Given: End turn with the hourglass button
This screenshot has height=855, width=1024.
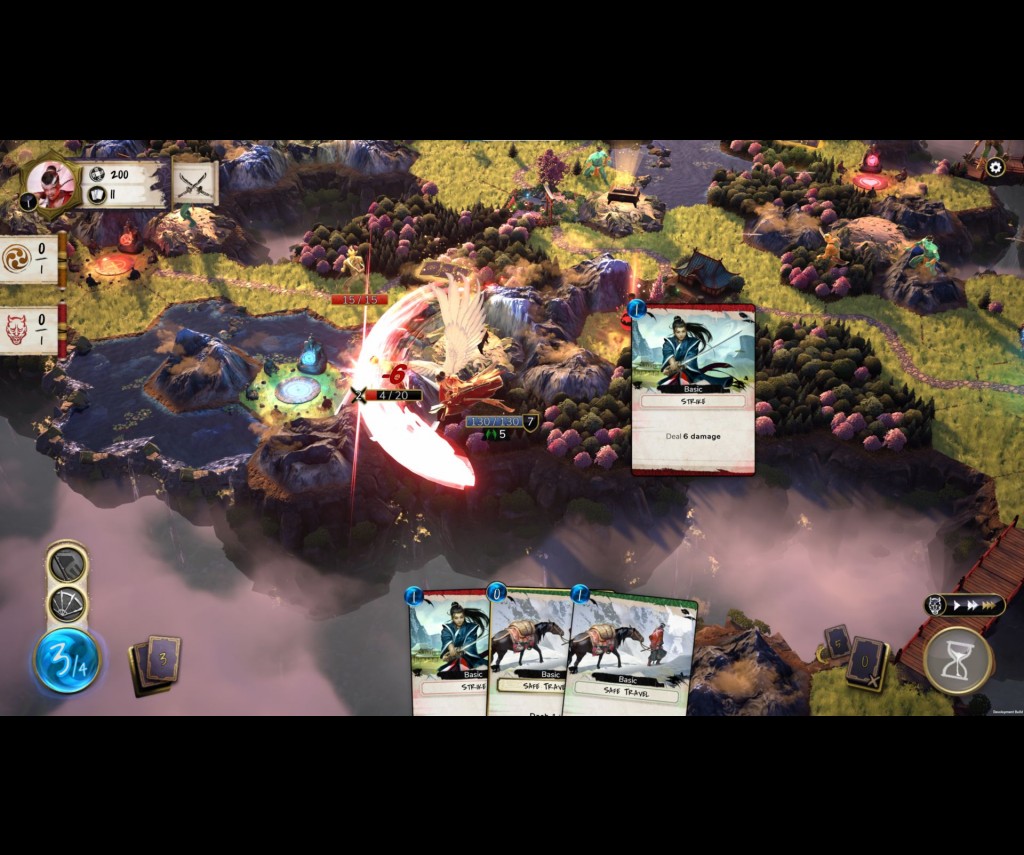Looking at the screenshot, I should coord(958,660).
